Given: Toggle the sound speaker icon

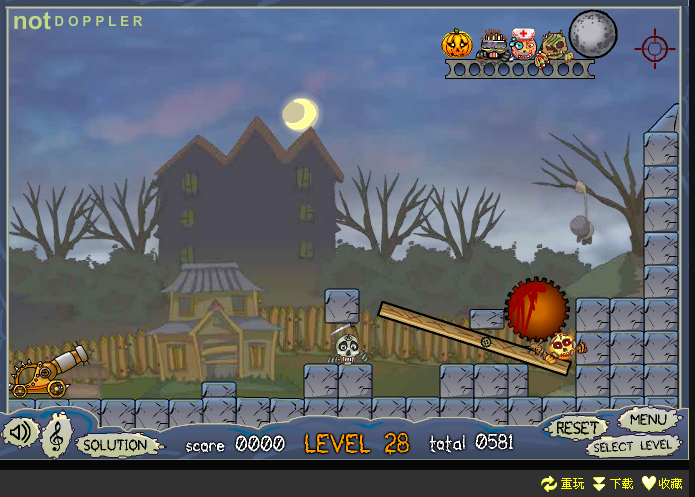Looking at the screenshot, I should [x=21, y=432].
